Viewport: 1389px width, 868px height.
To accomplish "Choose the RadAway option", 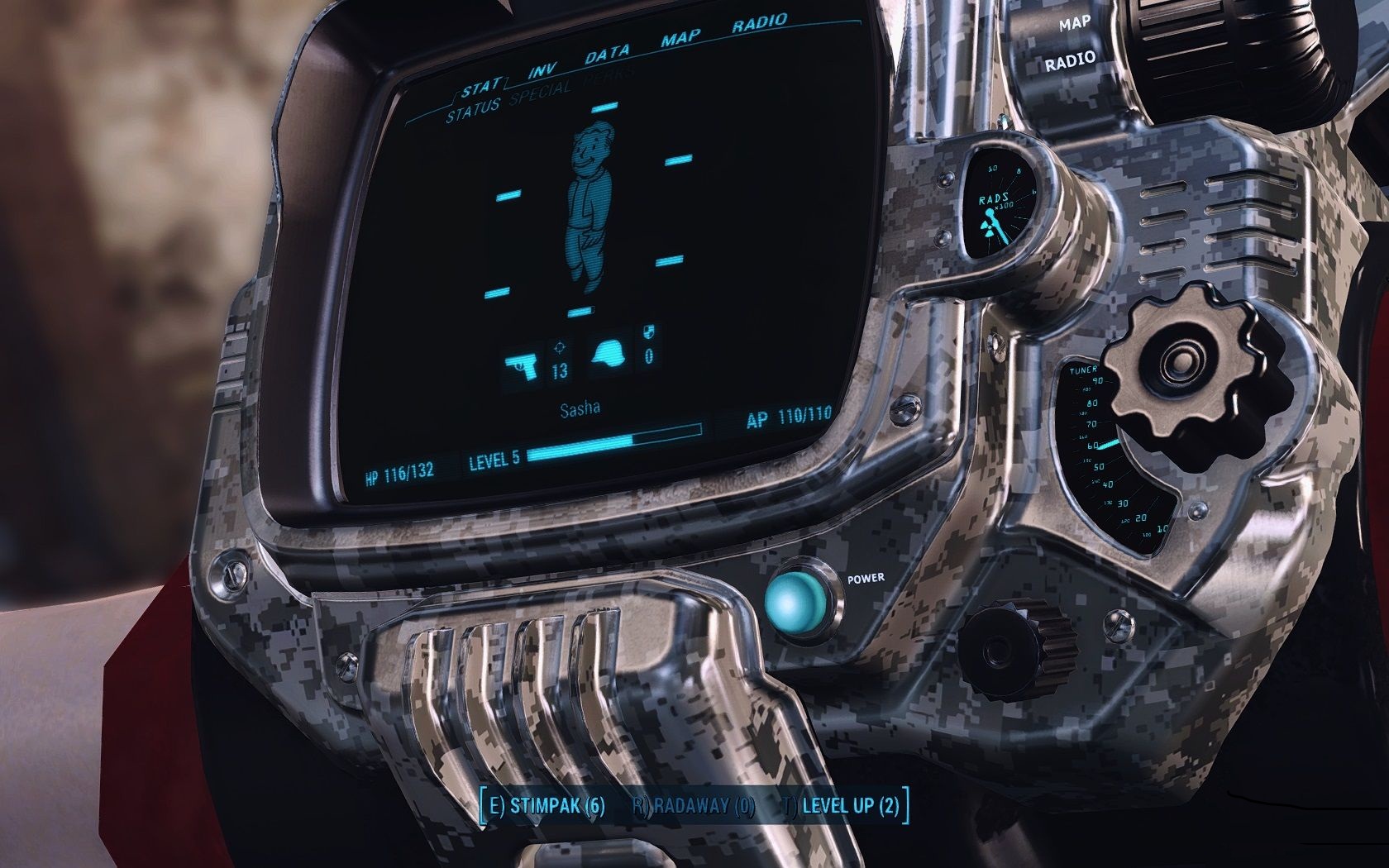I will tap(694, 806).
